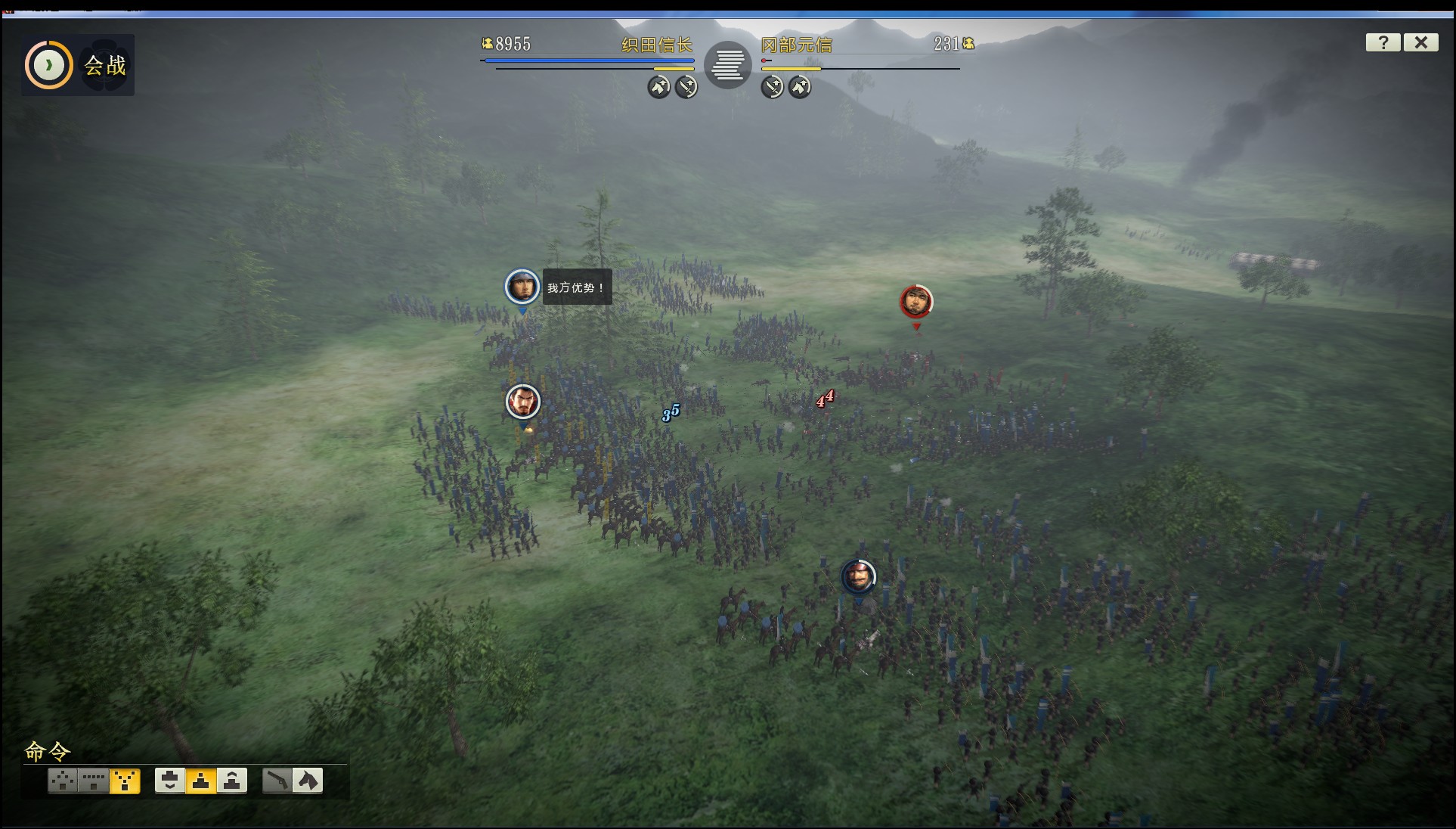This screenshot has height=829, width=1456.
Task: Inspect 冈部元信's sword buff icon
Action: tap(772, 87)
